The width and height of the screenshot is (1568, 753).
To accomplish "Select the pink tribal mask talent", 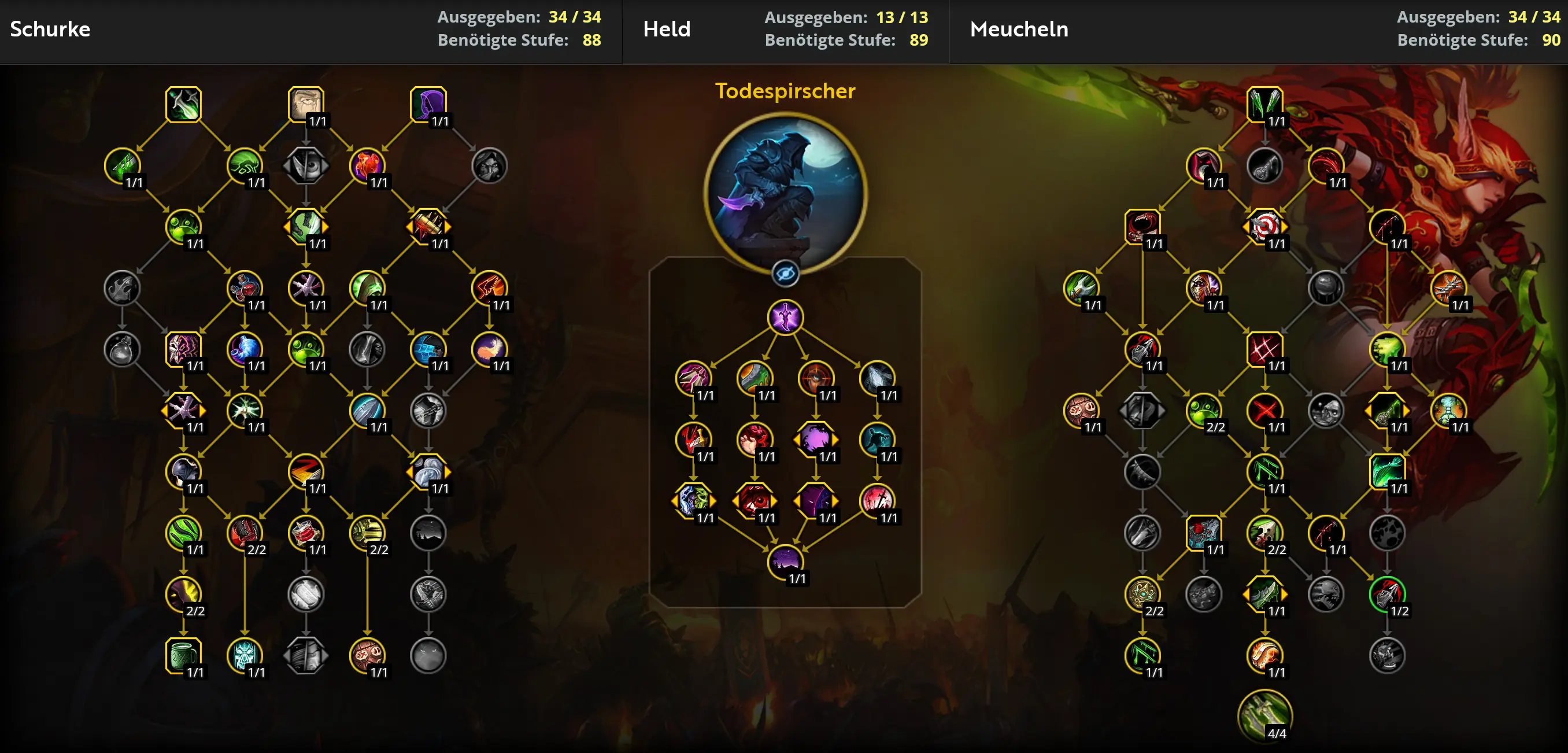I will (183, 349).
